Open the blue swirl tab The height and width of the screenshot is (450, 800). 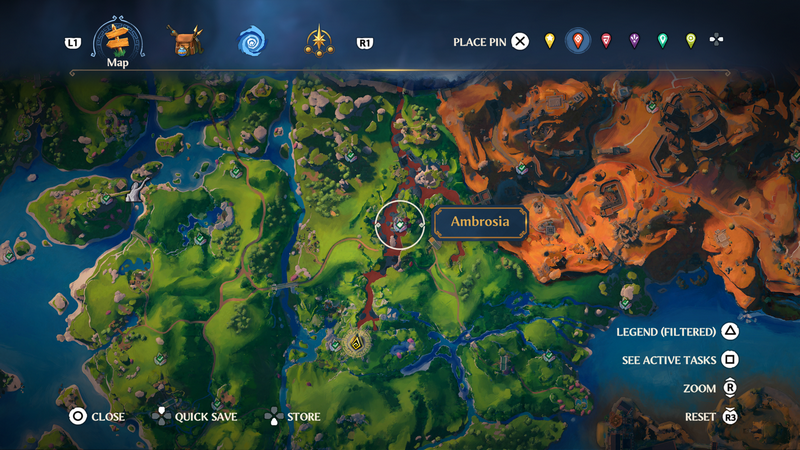252,42
